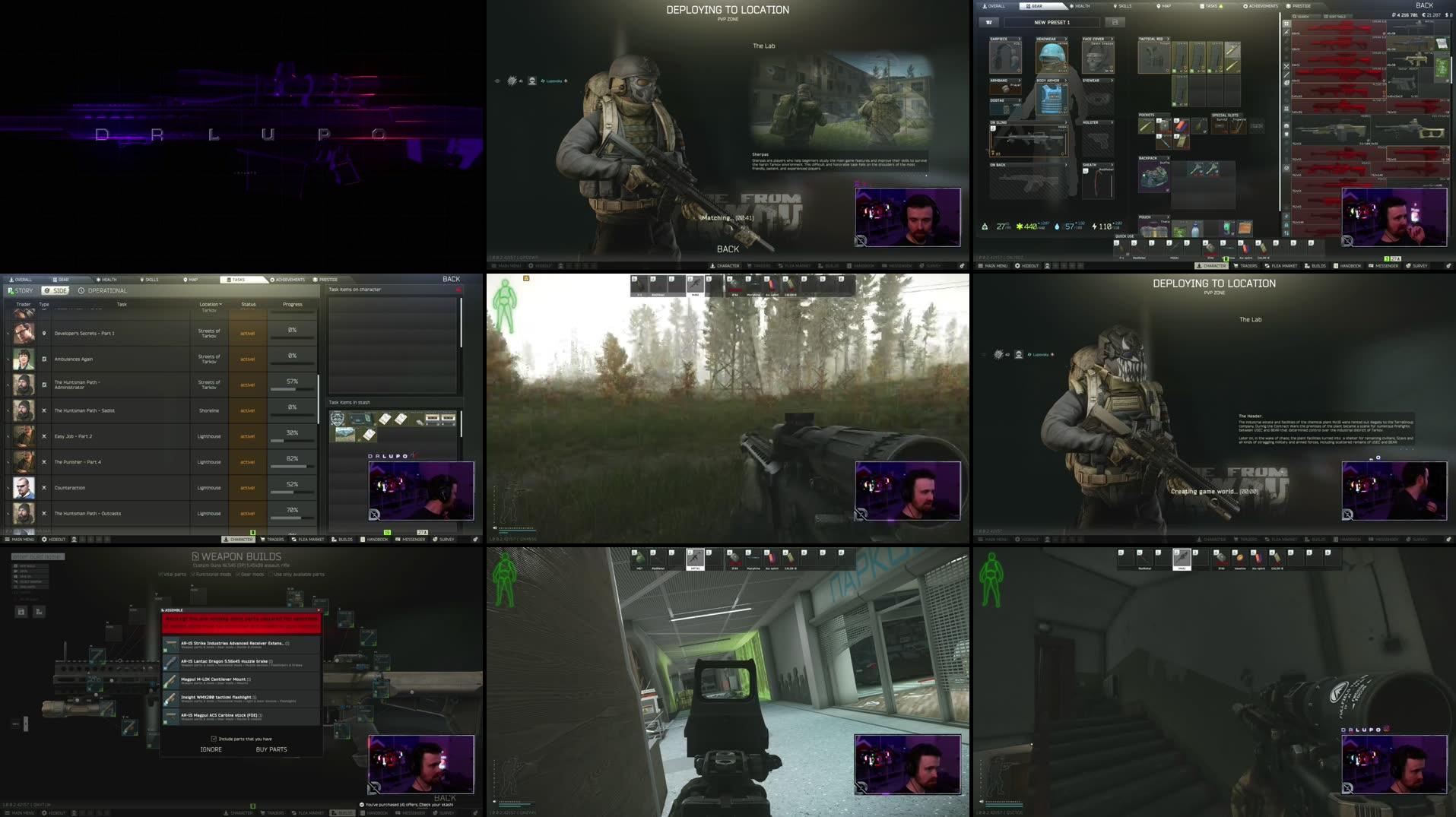Open the Handbook icon

point(375,540)
